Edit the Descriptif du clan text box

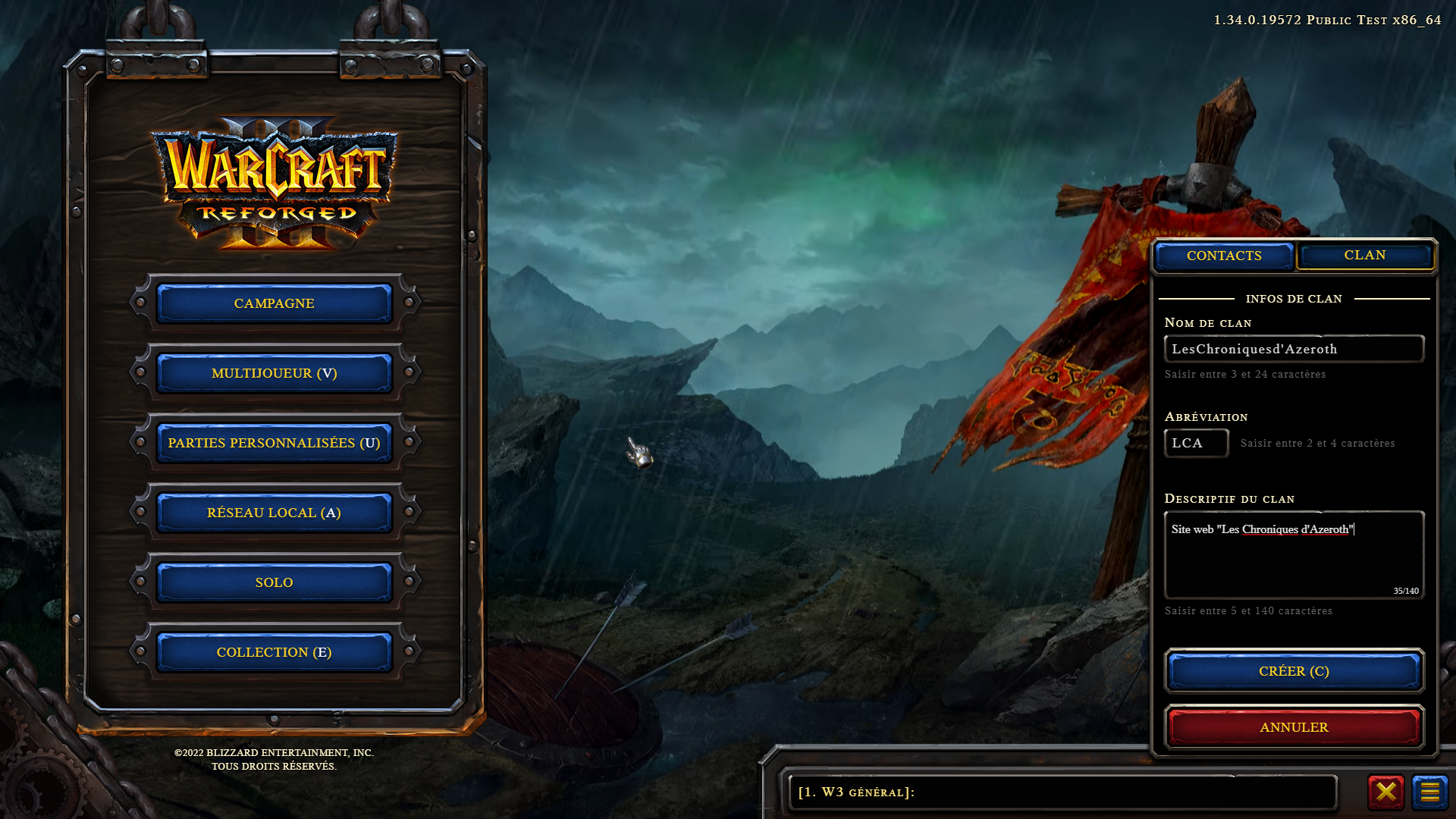click(x=1294, y=555)
